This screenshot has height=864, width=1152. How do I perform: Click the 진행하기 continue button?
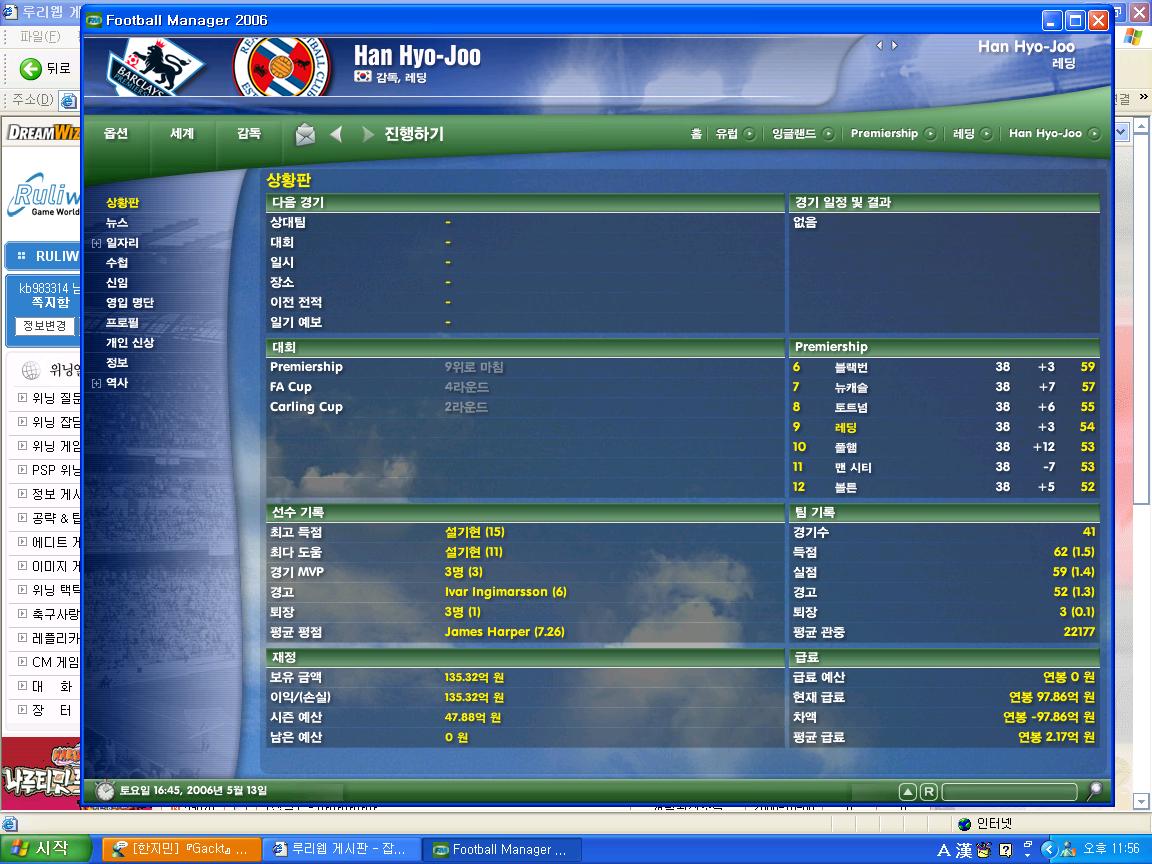coord(413,134)
